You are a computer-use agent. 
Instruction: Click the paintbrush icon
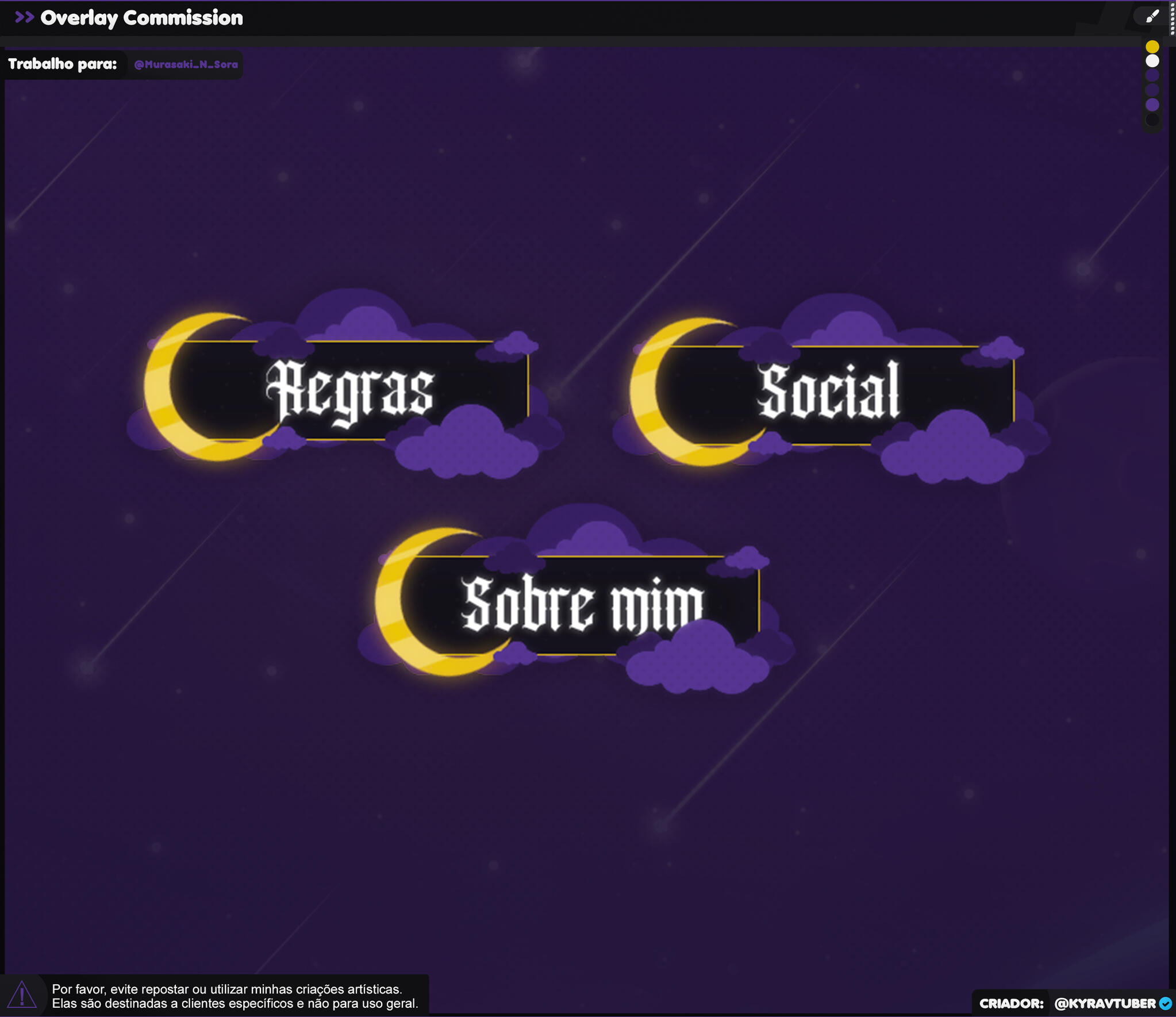1152,17
